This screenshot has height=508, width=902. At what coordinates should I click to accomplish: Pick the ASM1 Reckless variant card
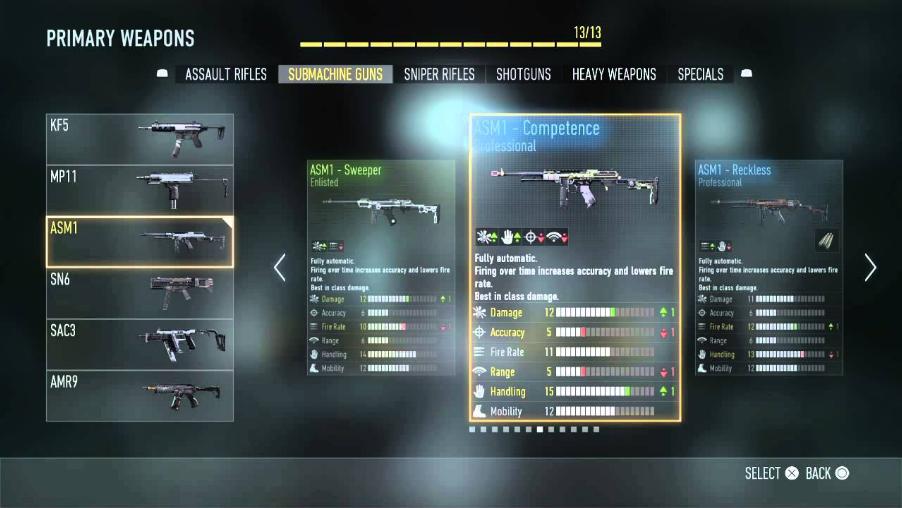(769, 267)
